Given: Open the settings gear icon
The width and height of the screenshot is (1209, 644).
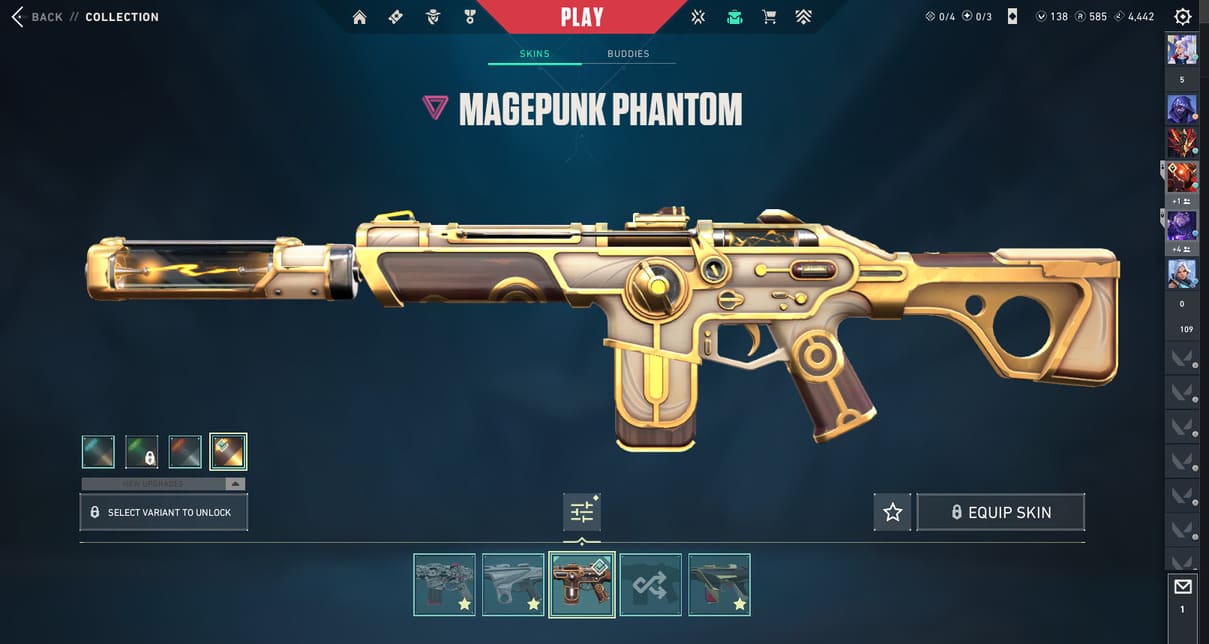Looking at the screenshot, I should (x=1183, y=17).
